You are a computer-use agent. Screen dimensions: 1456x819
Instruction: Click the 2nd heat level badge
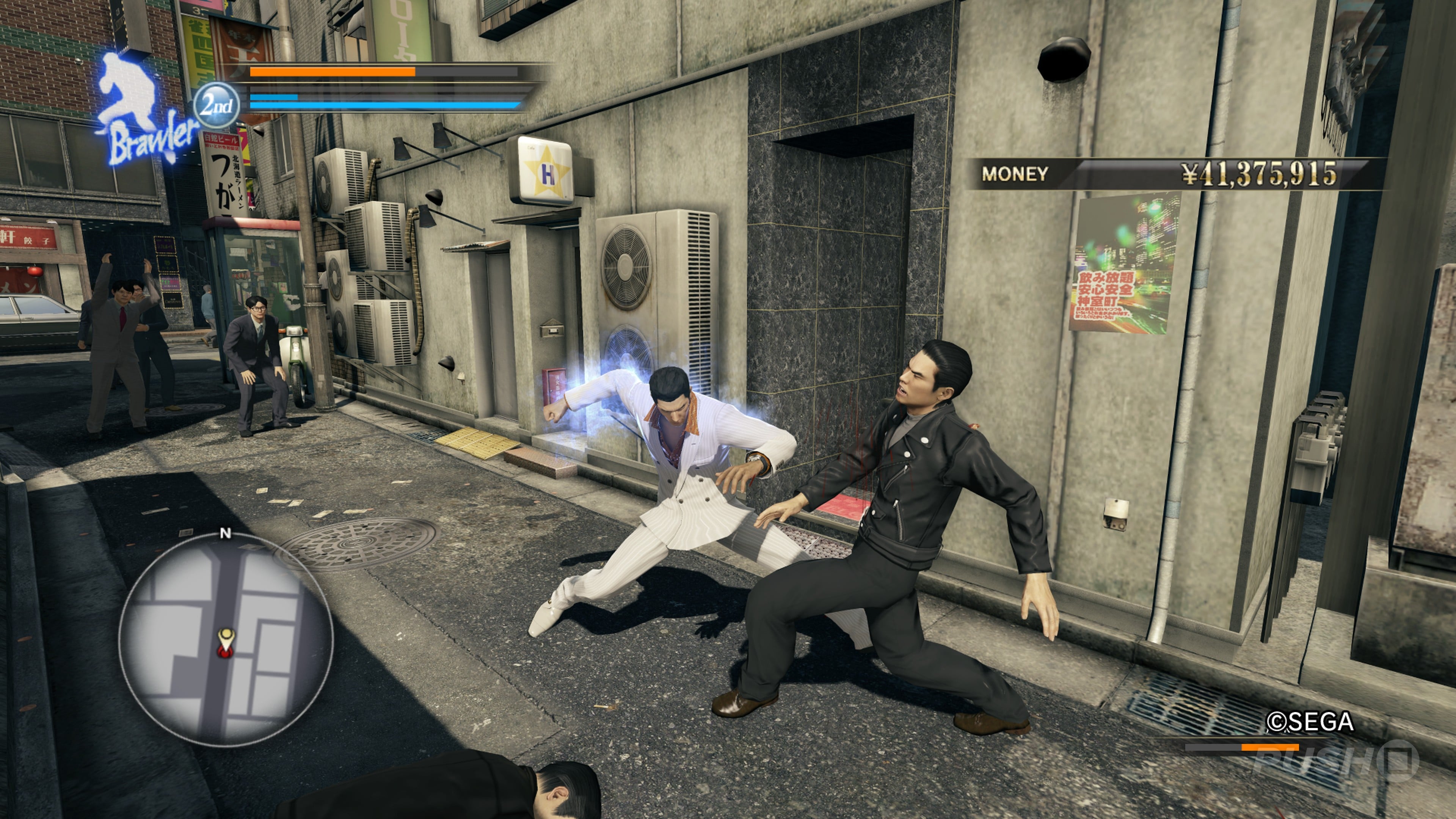click(217, 105)
